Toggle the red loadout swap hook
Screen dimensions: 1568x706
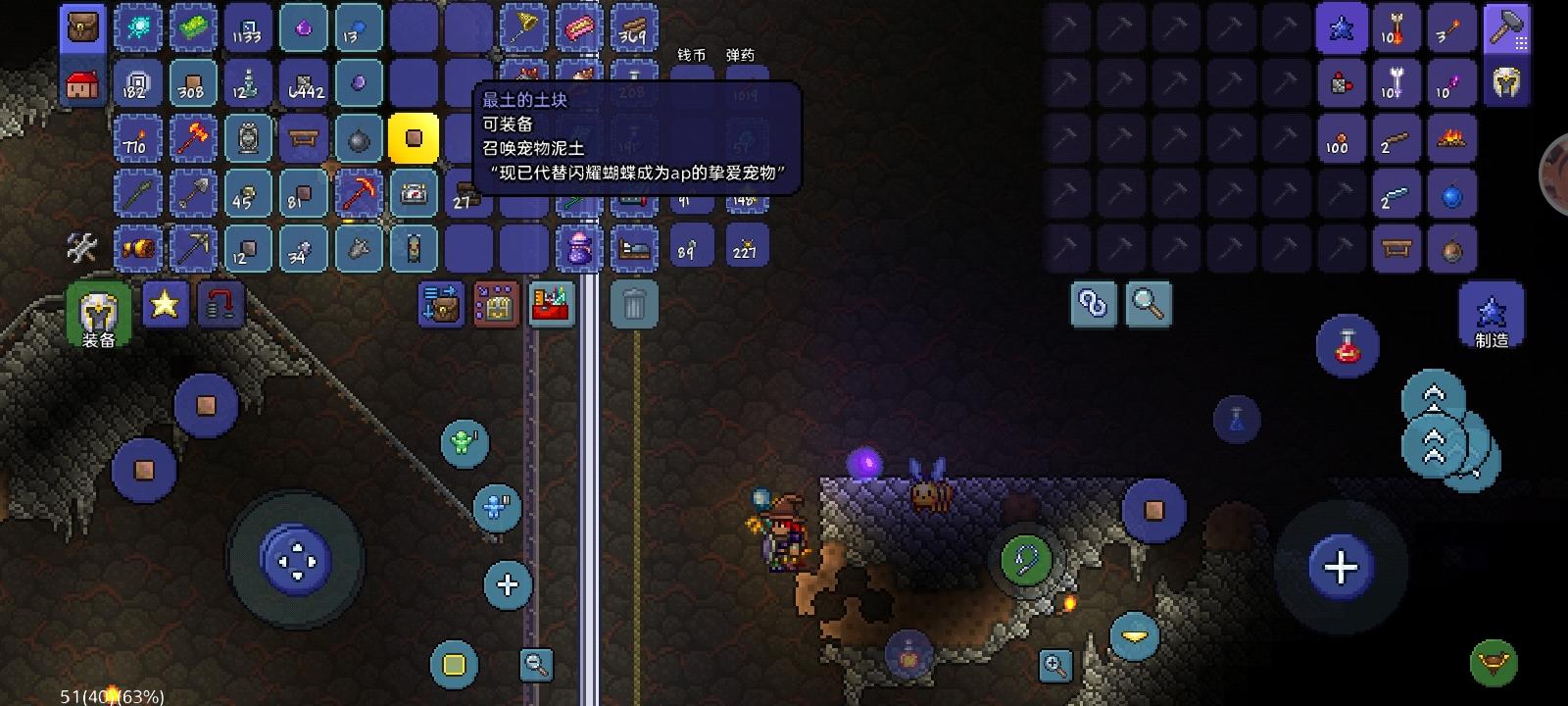220,304
